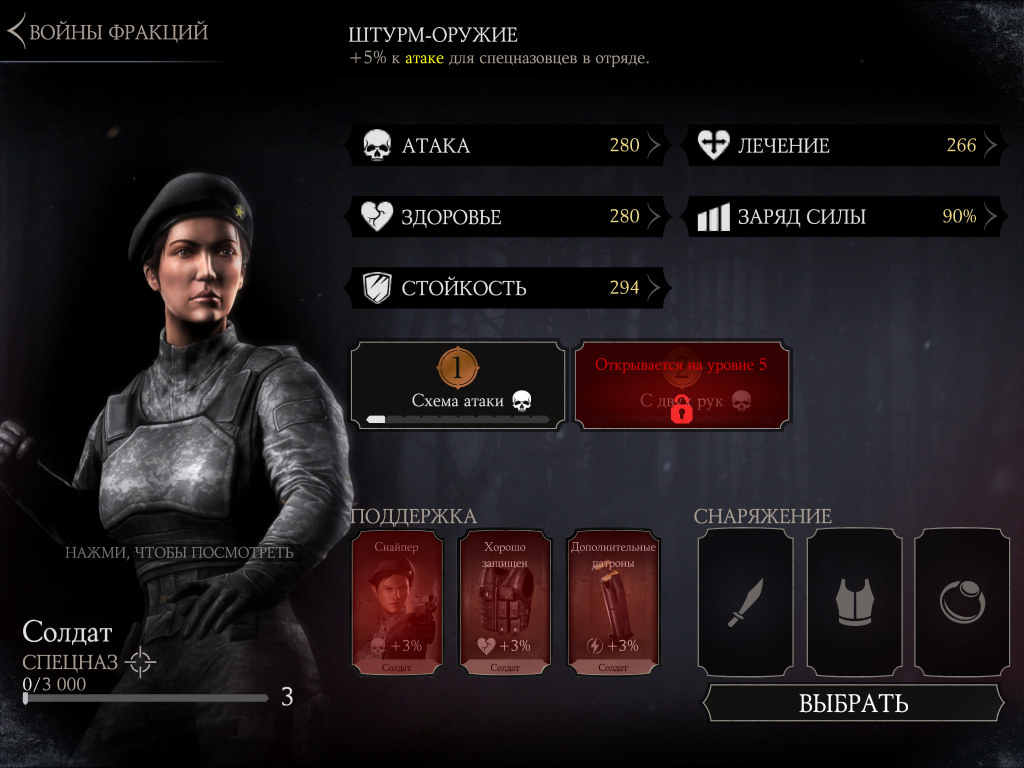Open the Атака stat details
This screenshot has width=1024, height=768.
pyautogui.click(x=508, y=146)
